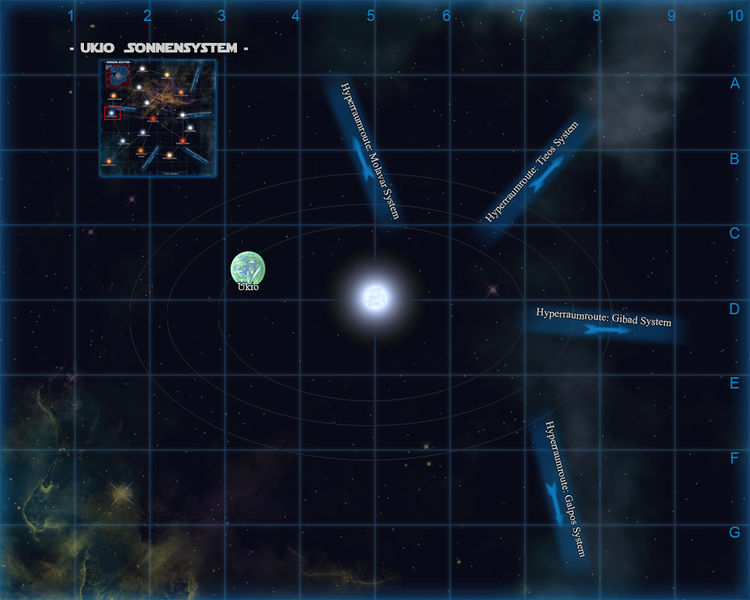Screen dimensions: 750x600
Task: Select the Ukio planet marker
Action: [248, 267]
